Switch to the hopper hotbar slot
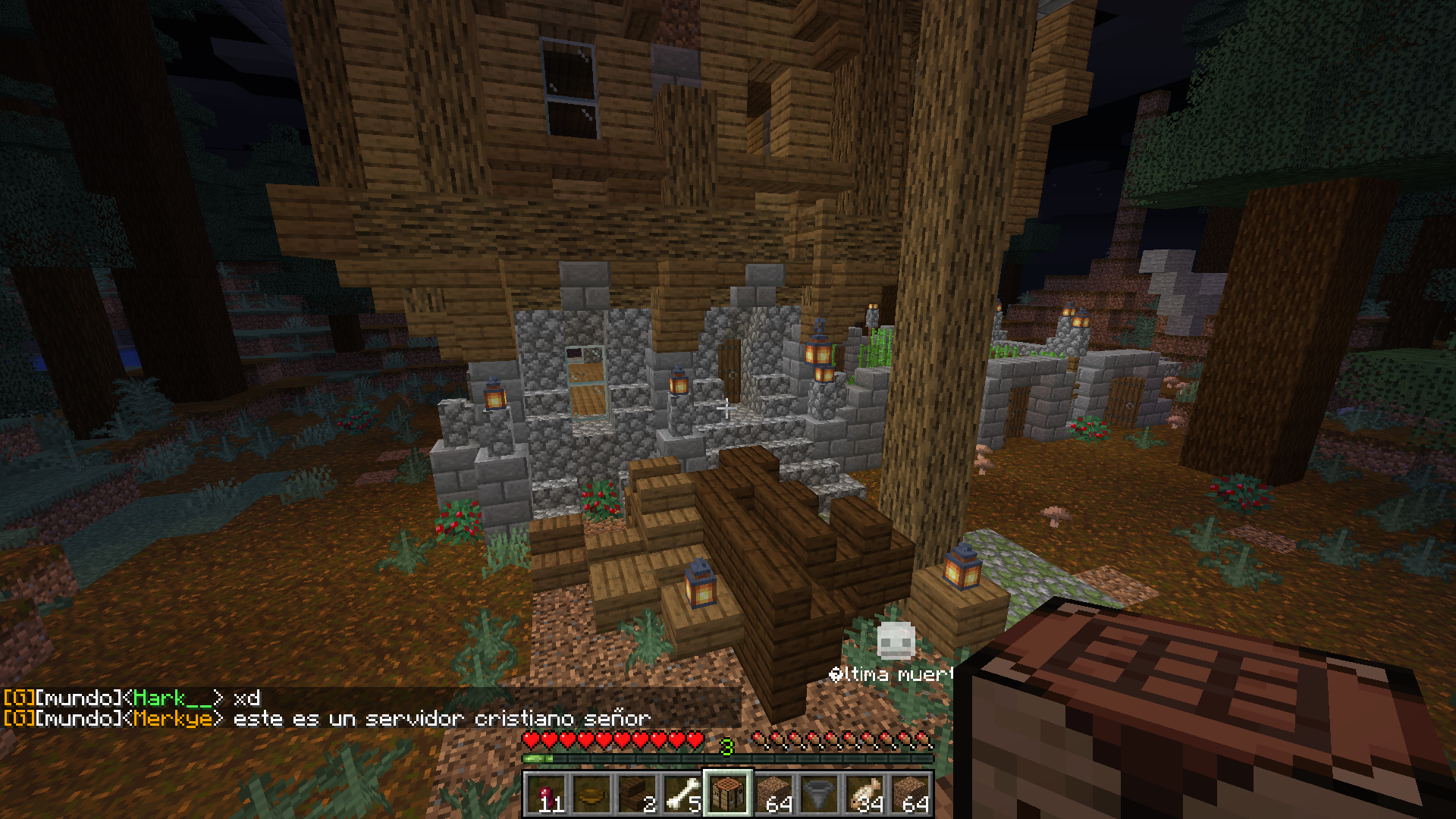The image size is (1456, 819). click(819, 794)
